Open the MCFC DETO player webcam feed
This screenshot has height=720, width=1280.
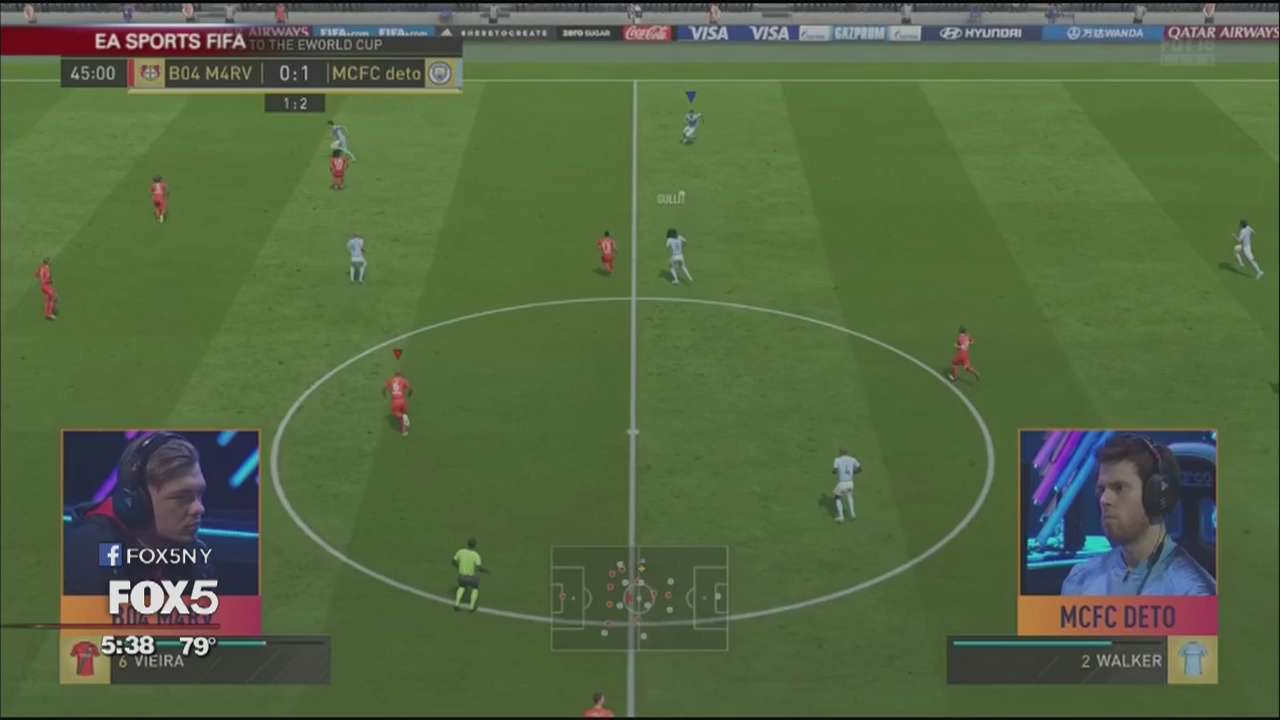coord(1117,510)
